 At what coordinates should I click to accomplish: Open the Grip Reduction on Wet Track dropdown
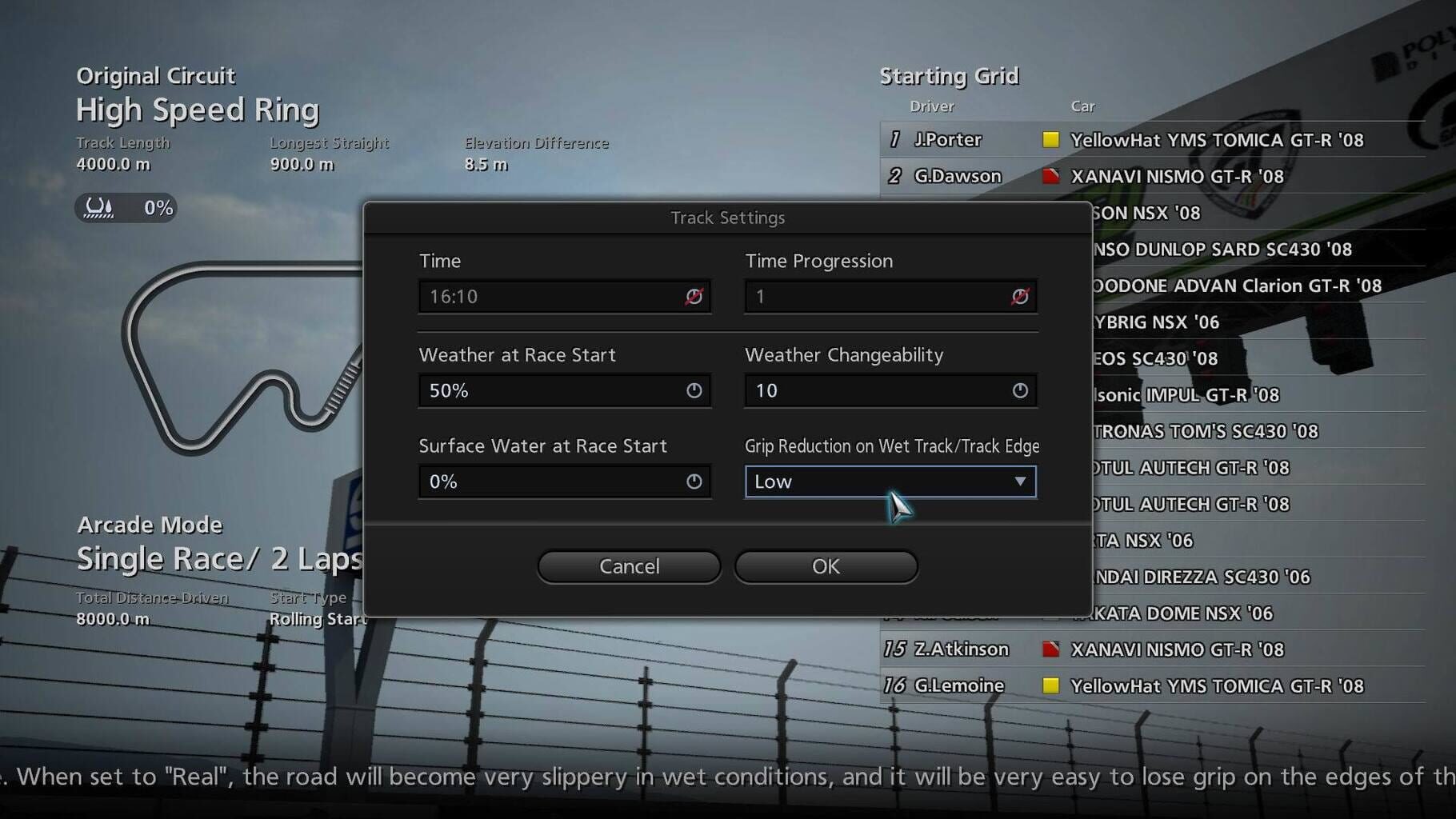[x=1019, y=481]
